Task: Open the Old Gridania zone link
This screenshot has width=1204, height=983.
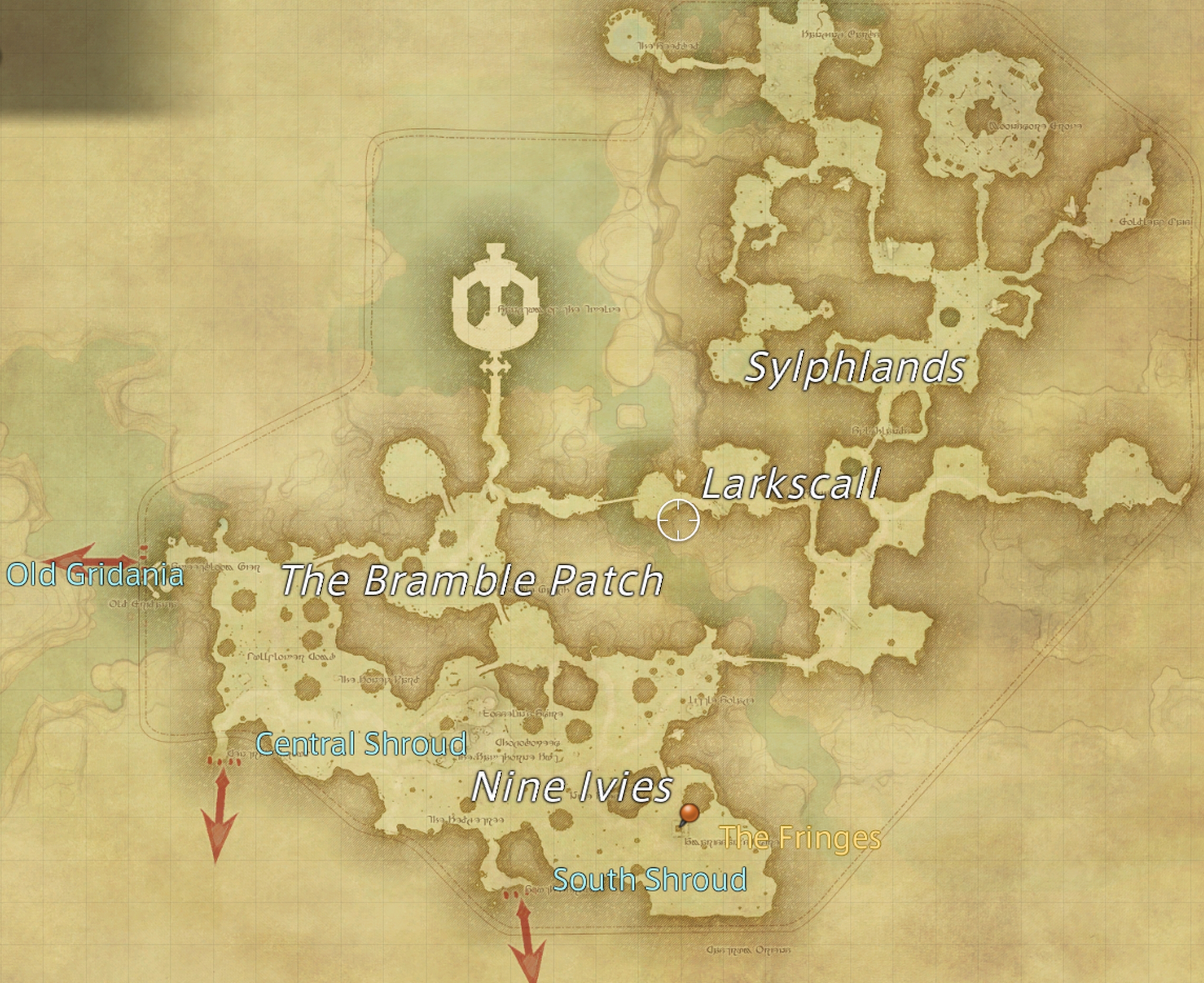Action: point(95,575)
